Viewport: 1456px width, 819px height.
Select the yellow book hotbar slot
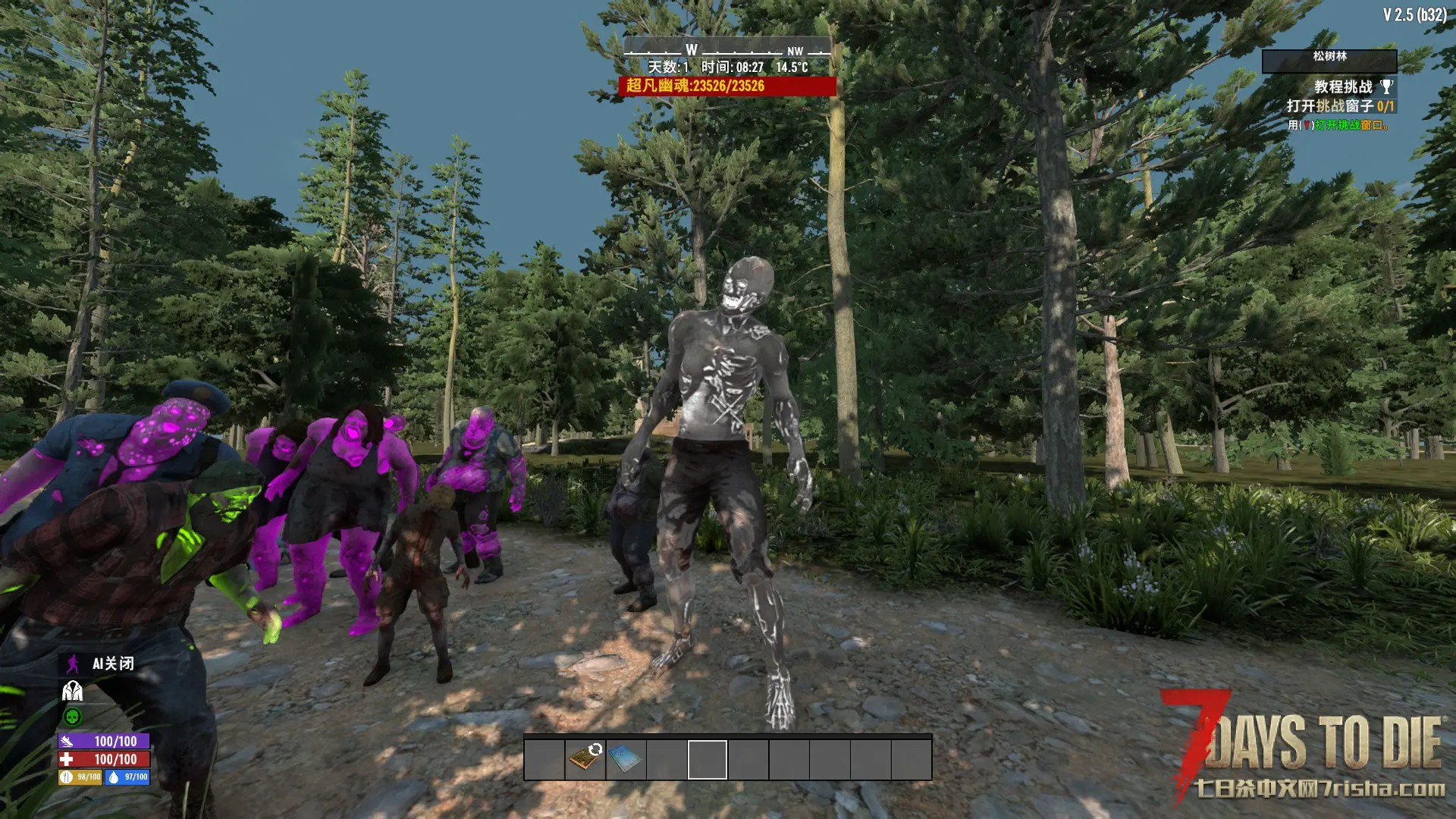[585, 758]
